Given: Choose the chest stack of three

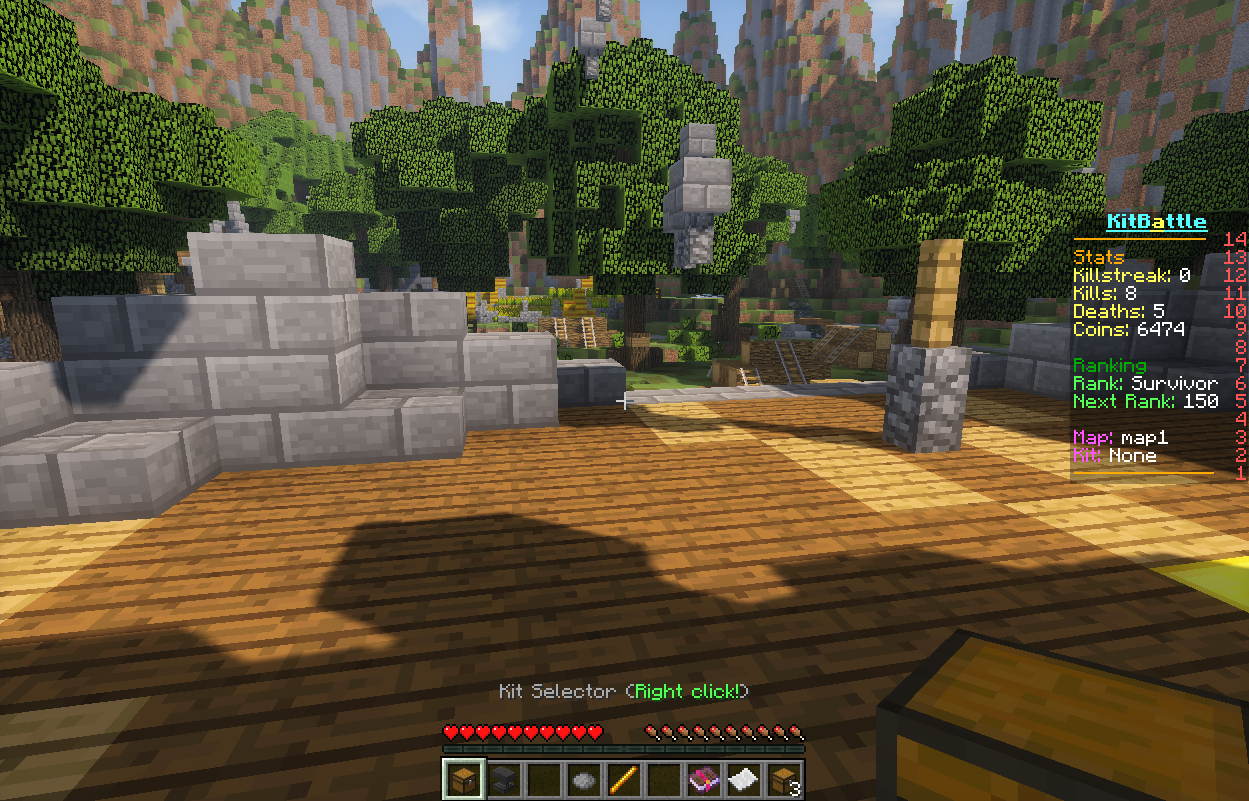Looking at the screenshot, I should (x=783, y=778).
